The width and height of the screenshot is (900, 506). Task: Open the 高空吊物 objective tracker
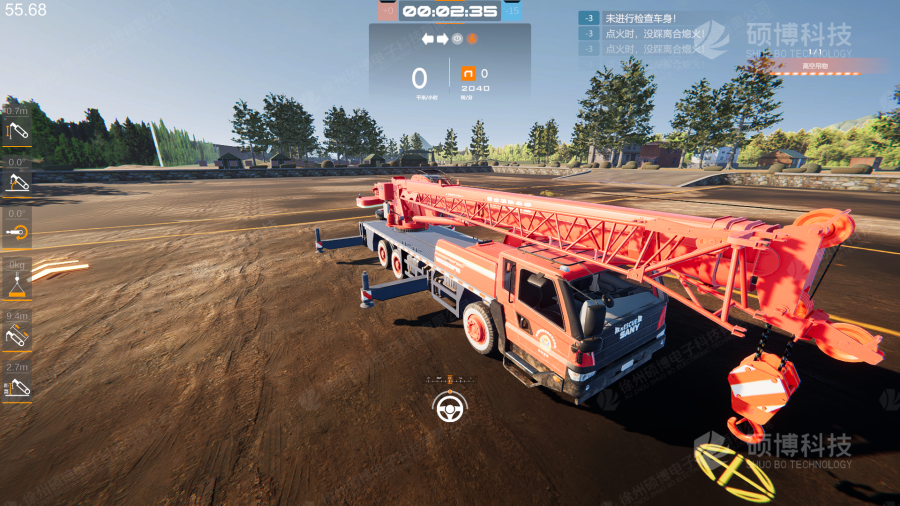(x=817, y=67)
